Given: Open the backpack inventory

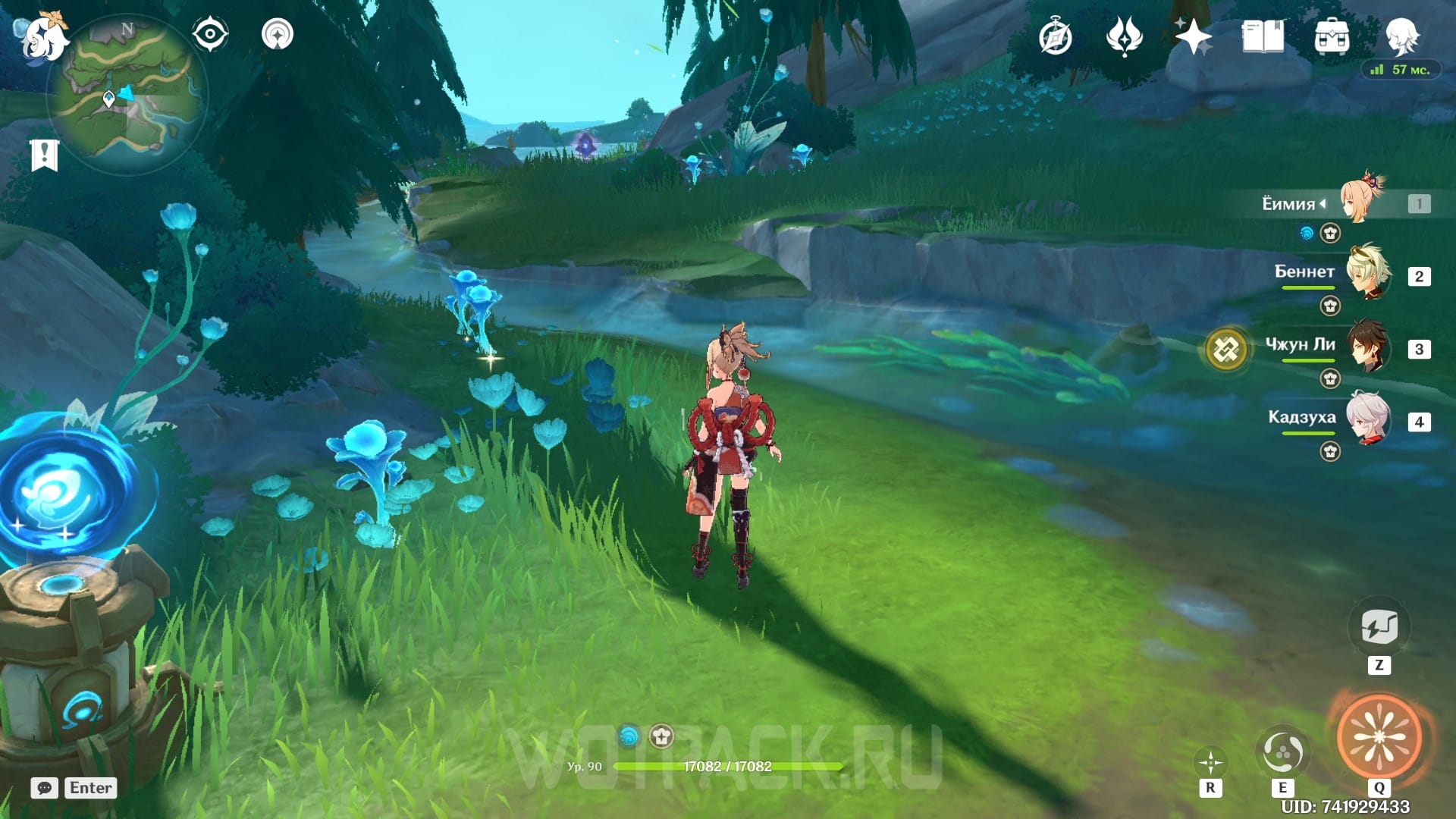Looking at the screenshot, I should (1332, 36).
